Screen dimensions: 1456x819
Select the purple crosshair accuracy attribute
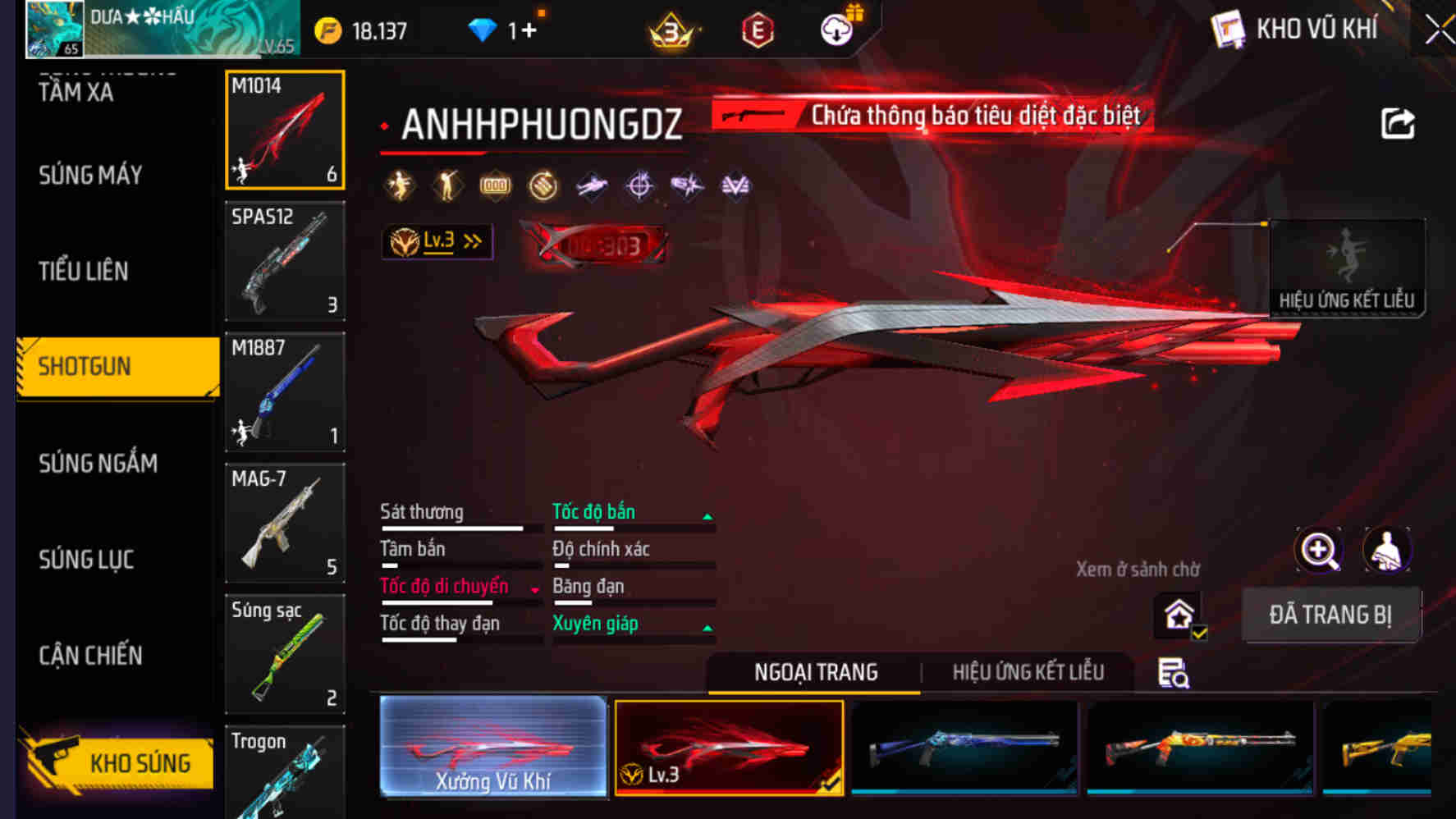639,185
